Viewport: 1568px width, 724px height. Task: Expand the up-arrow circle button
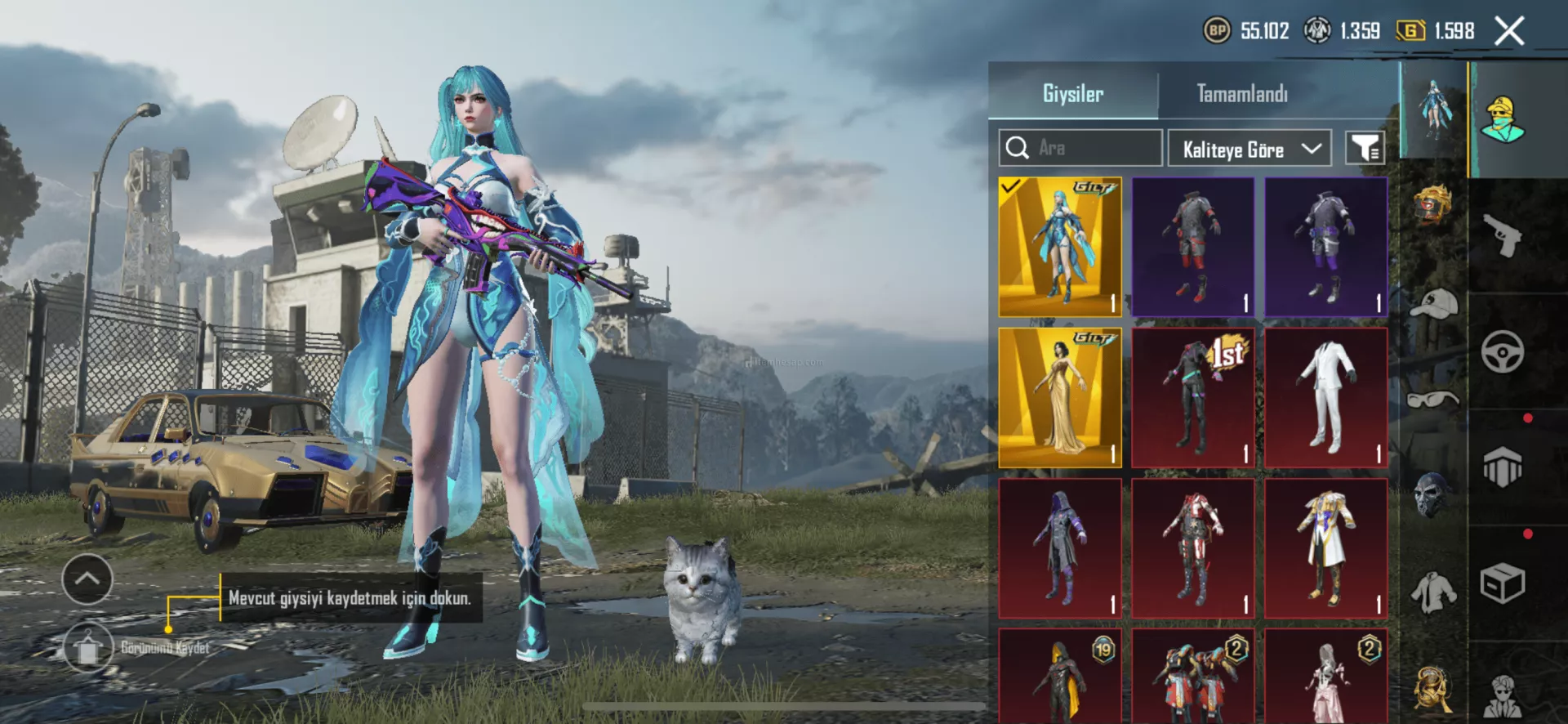87,579
